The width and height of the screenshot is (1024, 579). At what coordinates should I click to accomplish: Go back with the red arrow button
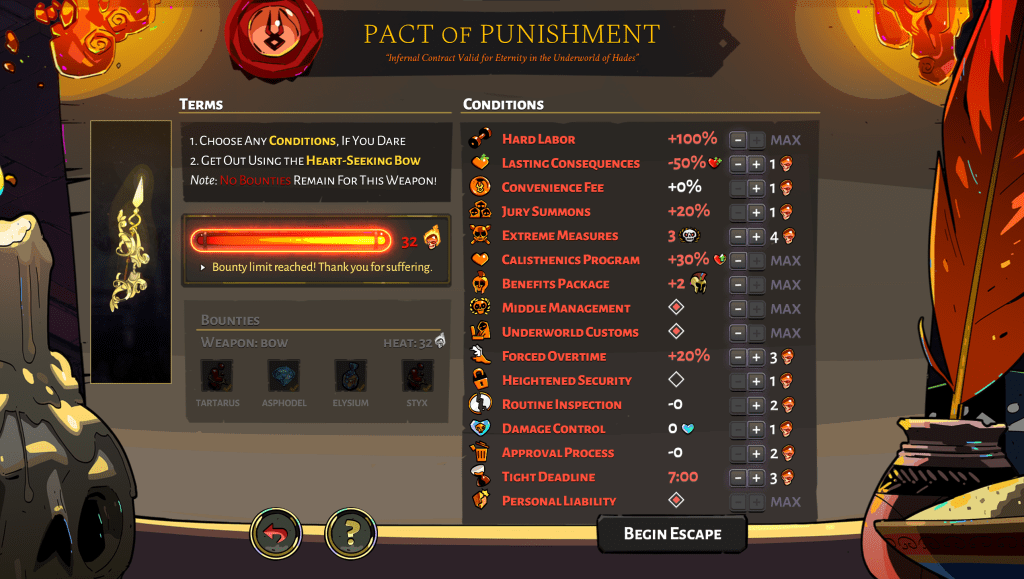click(275, 534)
